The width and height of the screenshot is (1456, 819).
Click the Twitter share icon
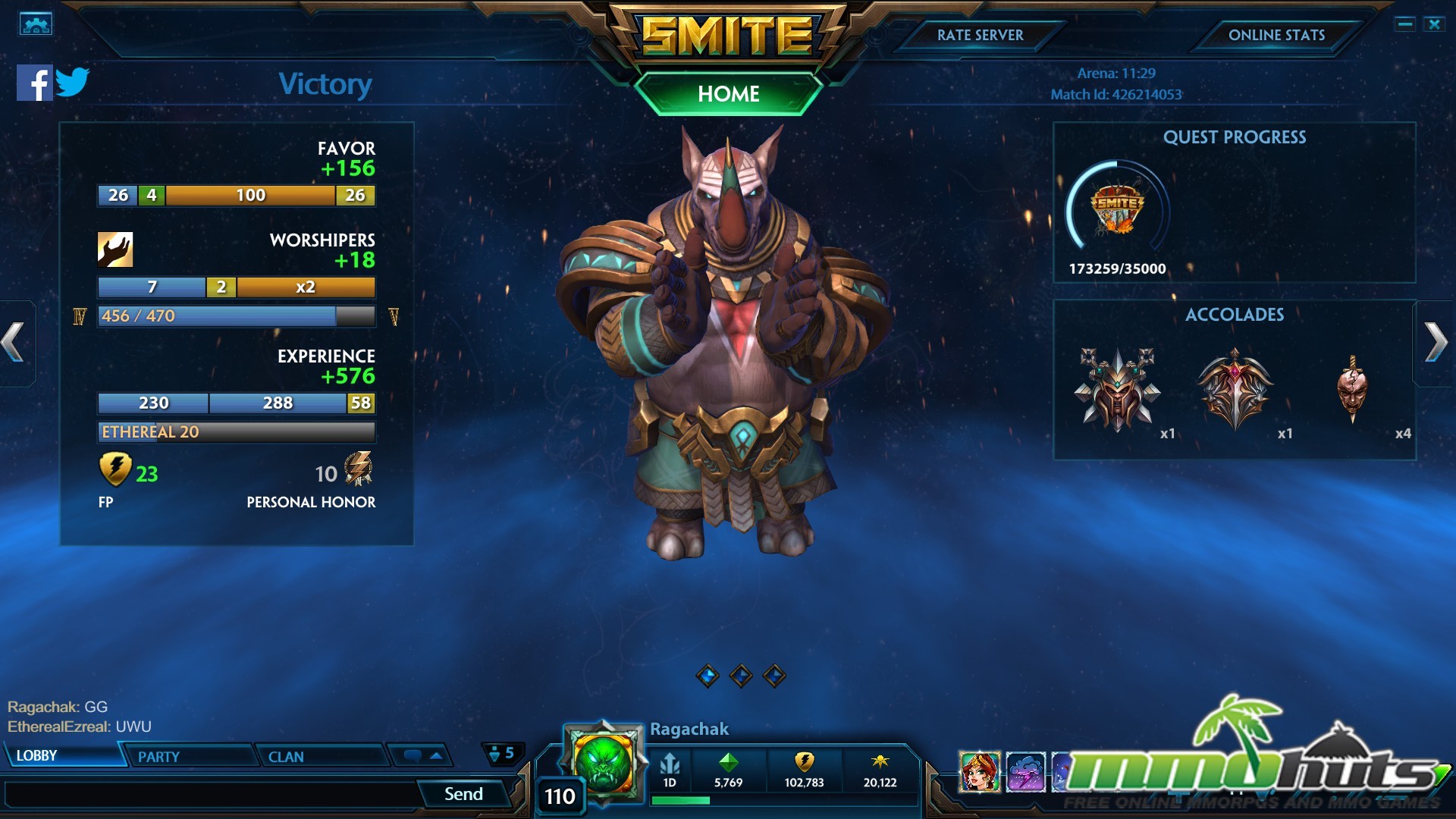74,82
